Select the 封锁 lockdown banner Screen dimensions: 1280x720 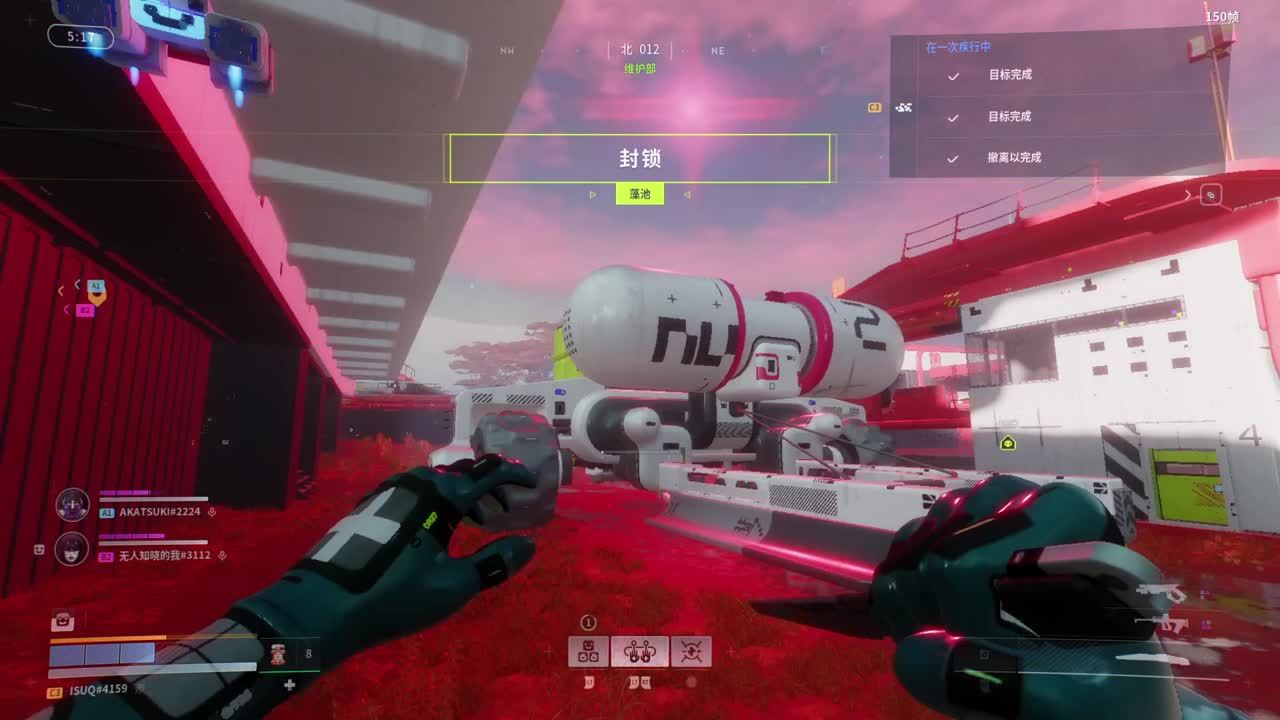(640, 158)
